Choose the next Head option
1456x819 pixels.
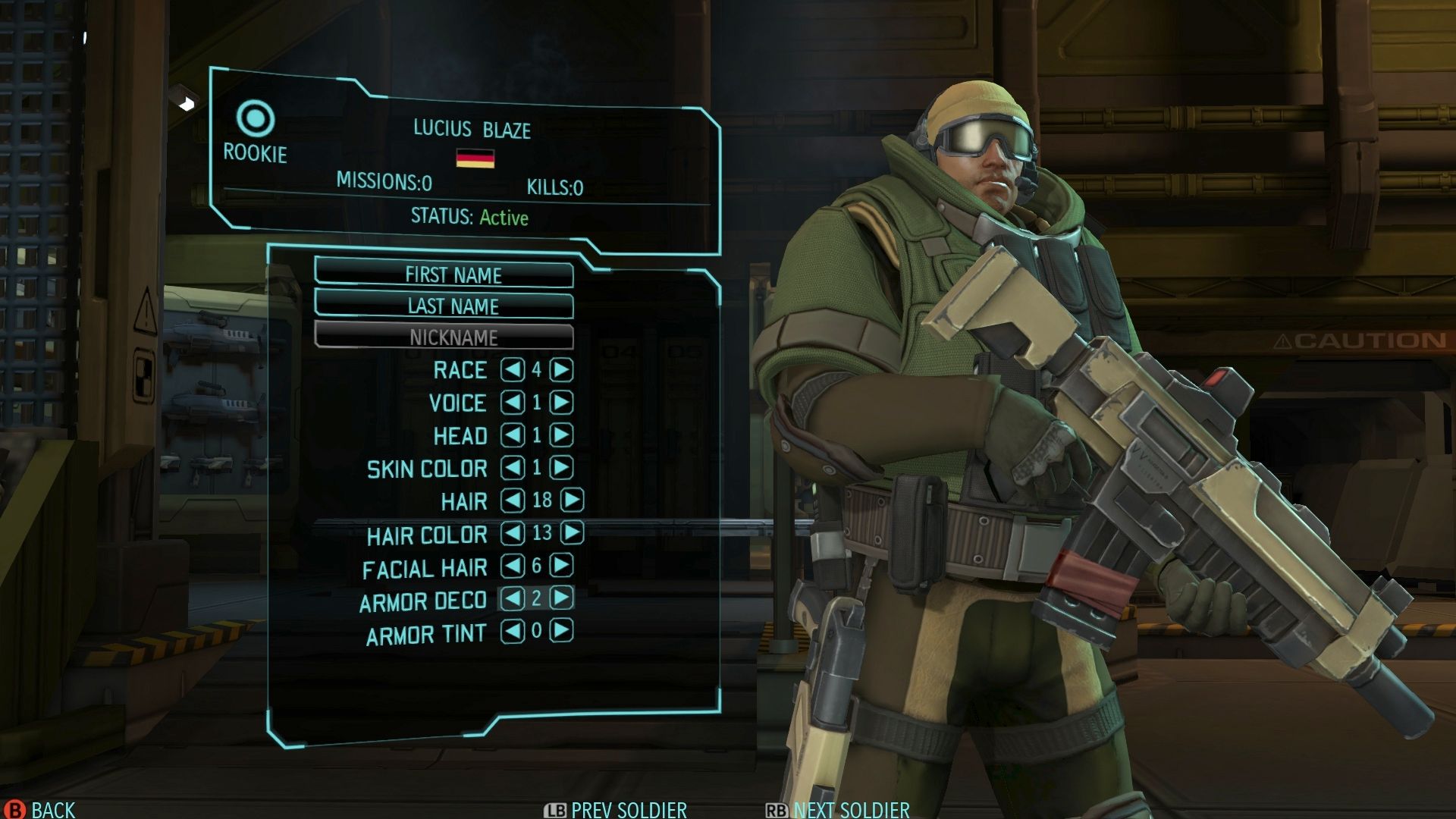[561, 435]
